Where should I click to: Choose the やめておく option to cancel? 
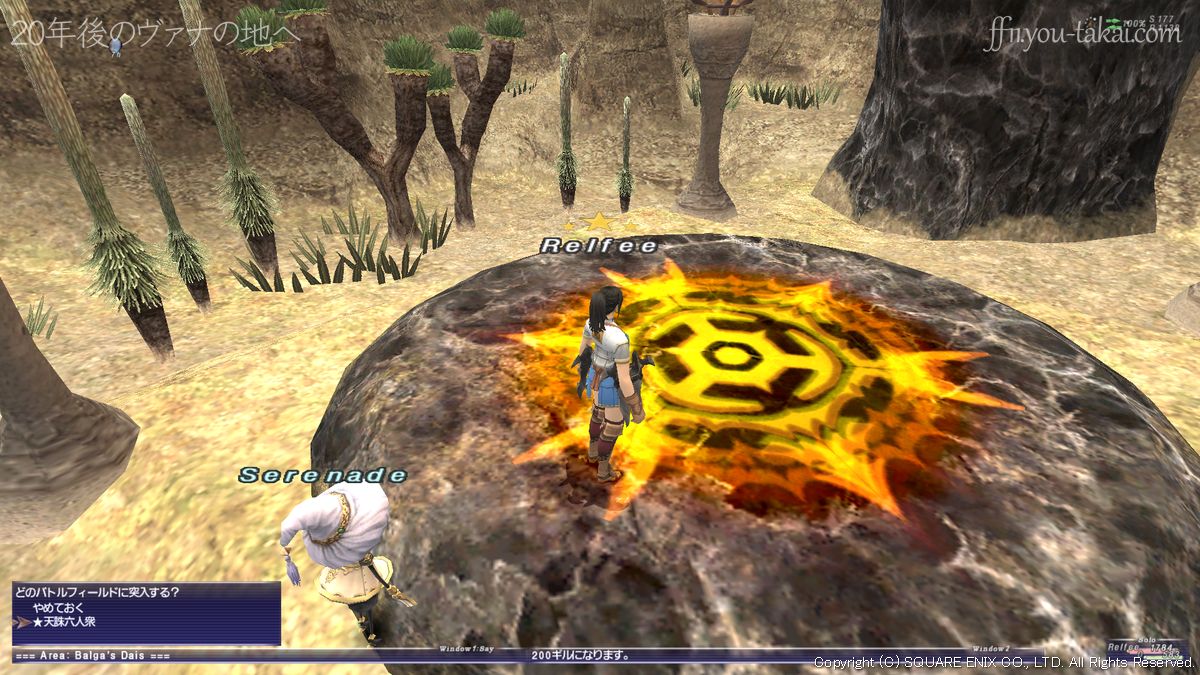[53, 607]
